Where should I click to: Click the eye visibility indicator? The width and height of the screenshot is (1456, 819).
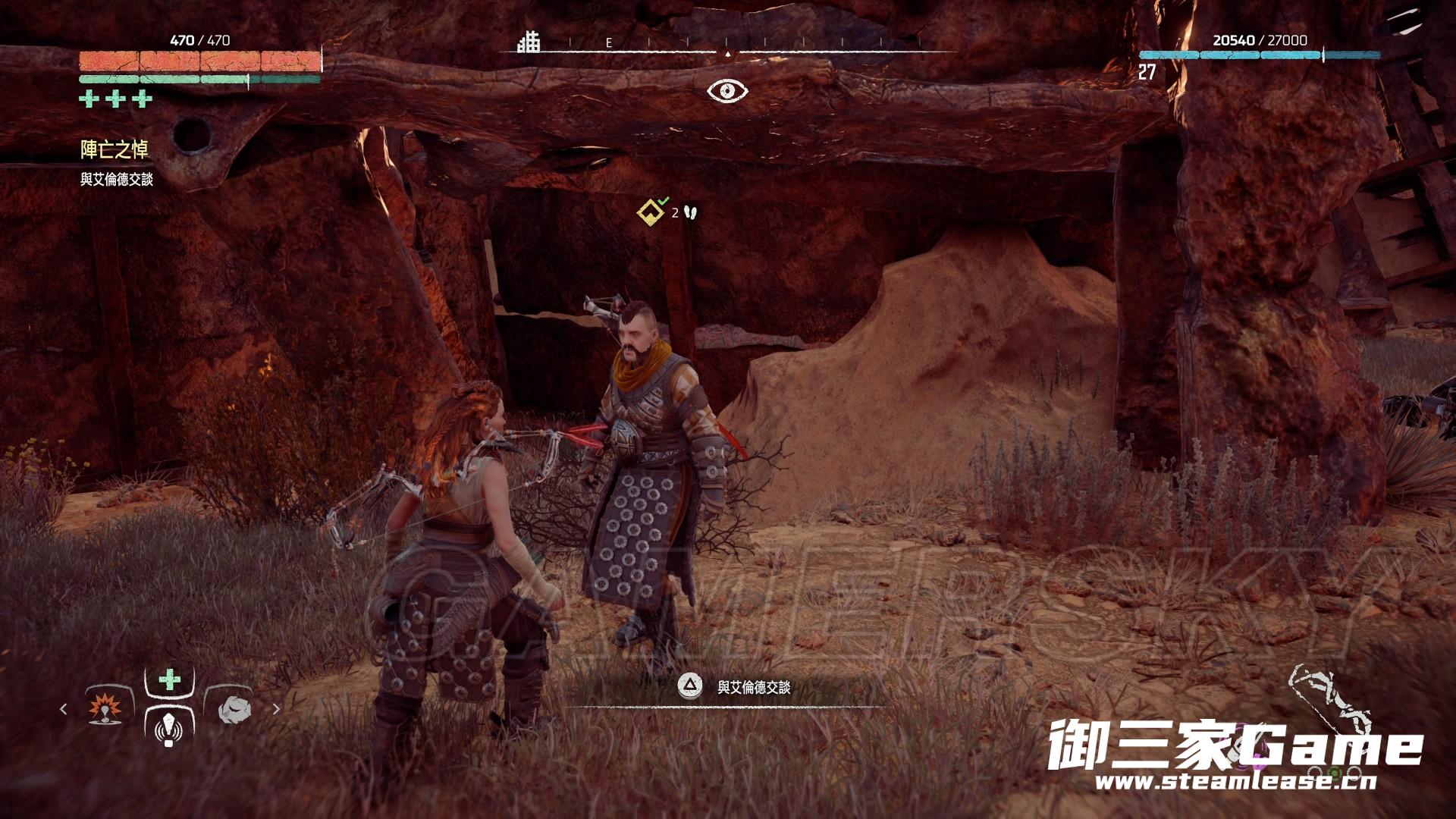[727, 92]
